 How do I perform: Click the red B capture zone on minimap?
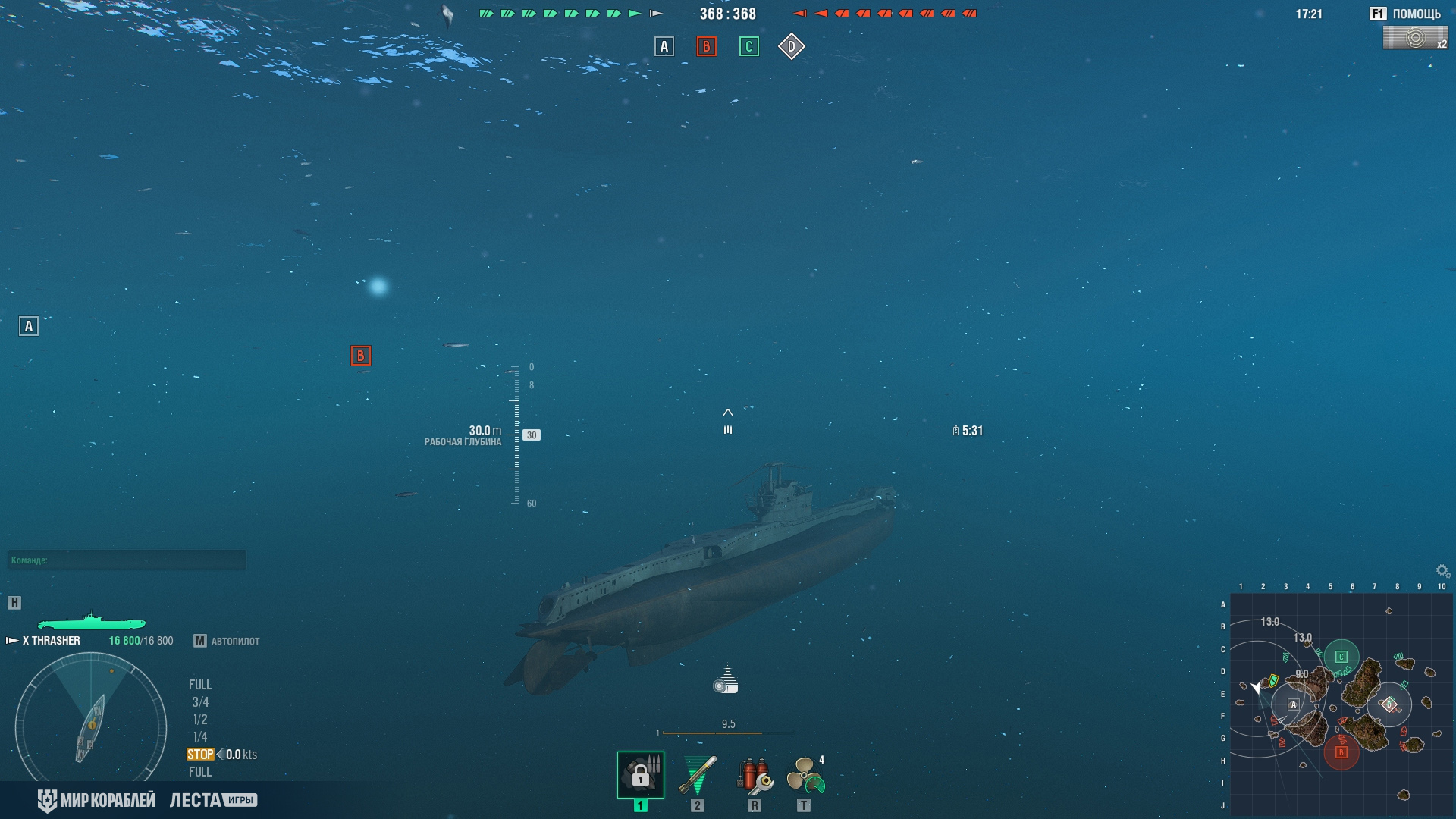click(1341, 752)
